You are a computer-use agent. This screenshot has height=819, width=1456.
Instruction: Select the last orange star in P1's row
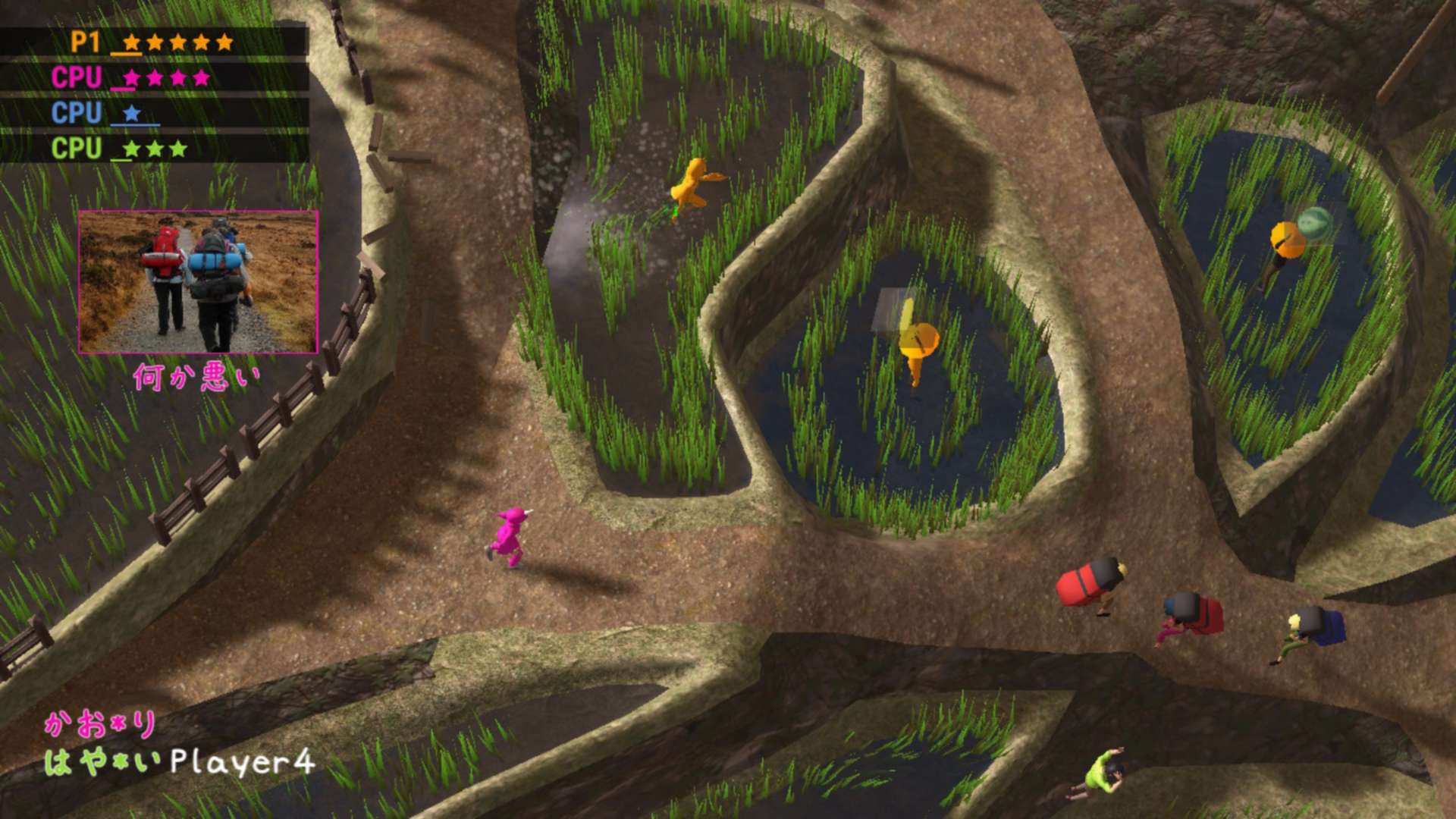pos(224,43)
